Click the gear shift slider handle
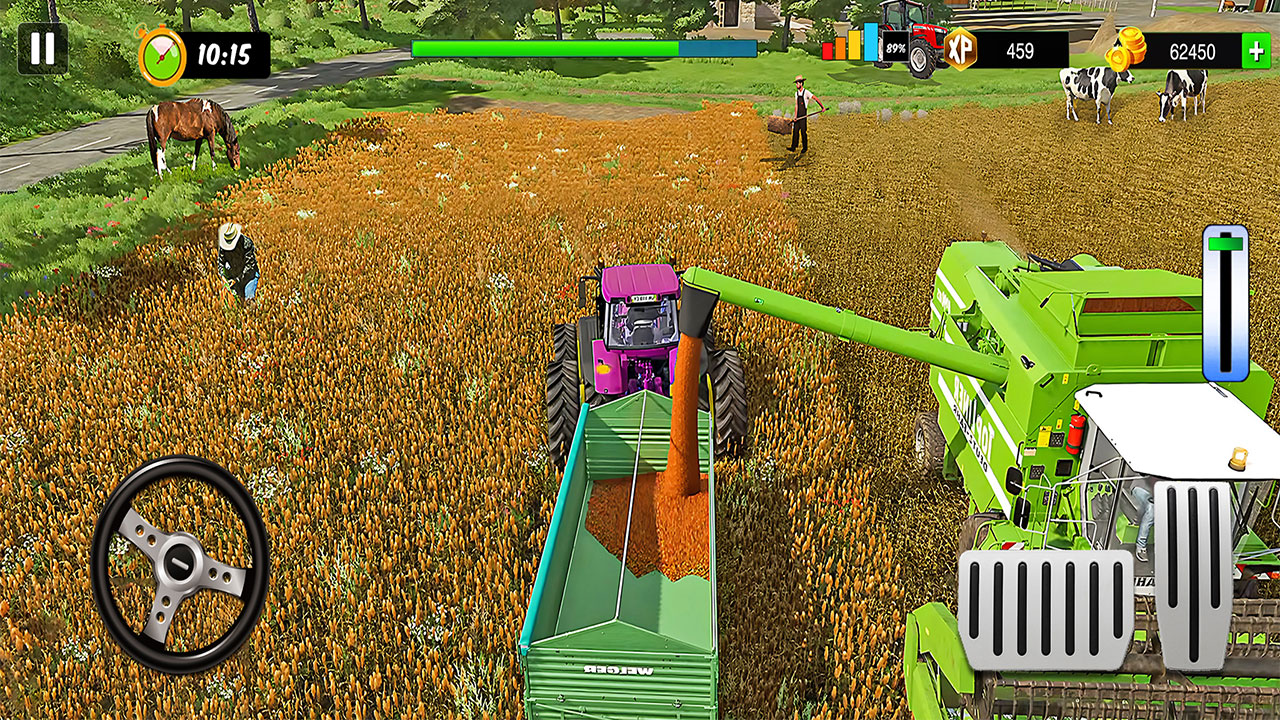Screen dimensions: 1280x720 tap(1225, 245)
